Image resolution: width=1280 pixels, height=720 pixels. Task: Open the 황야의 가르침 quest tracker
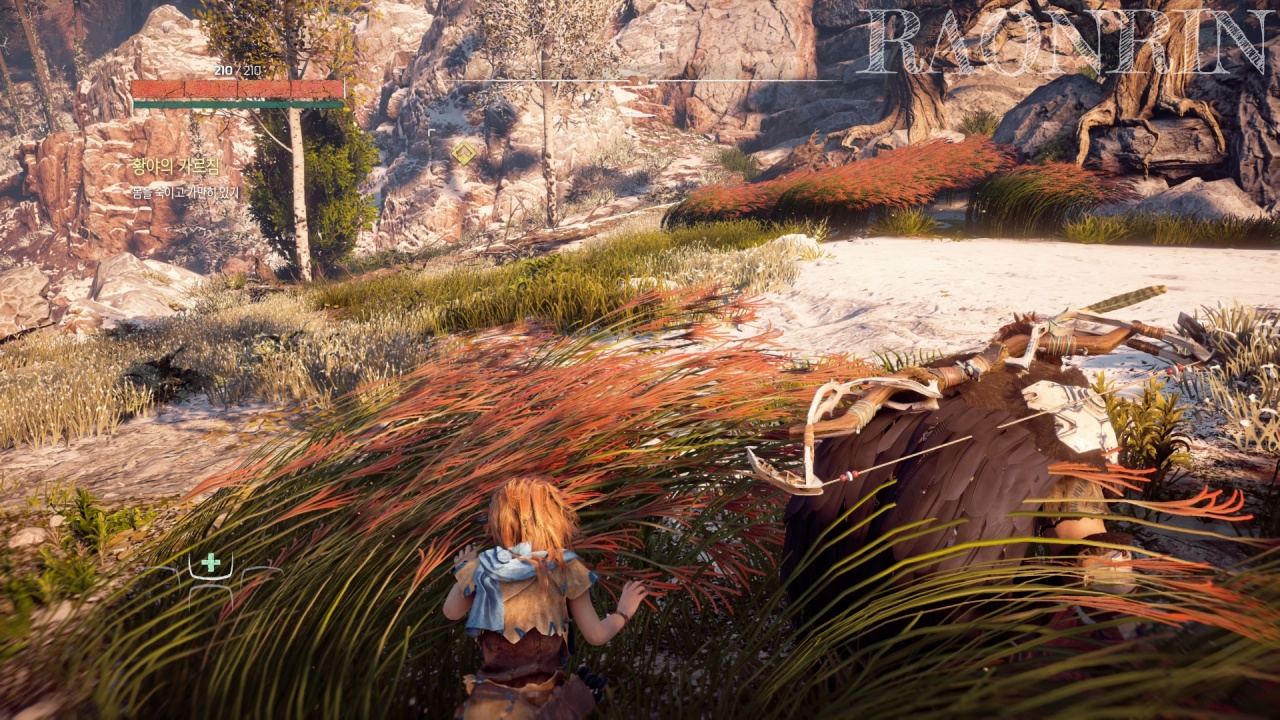tap(175, 166)
